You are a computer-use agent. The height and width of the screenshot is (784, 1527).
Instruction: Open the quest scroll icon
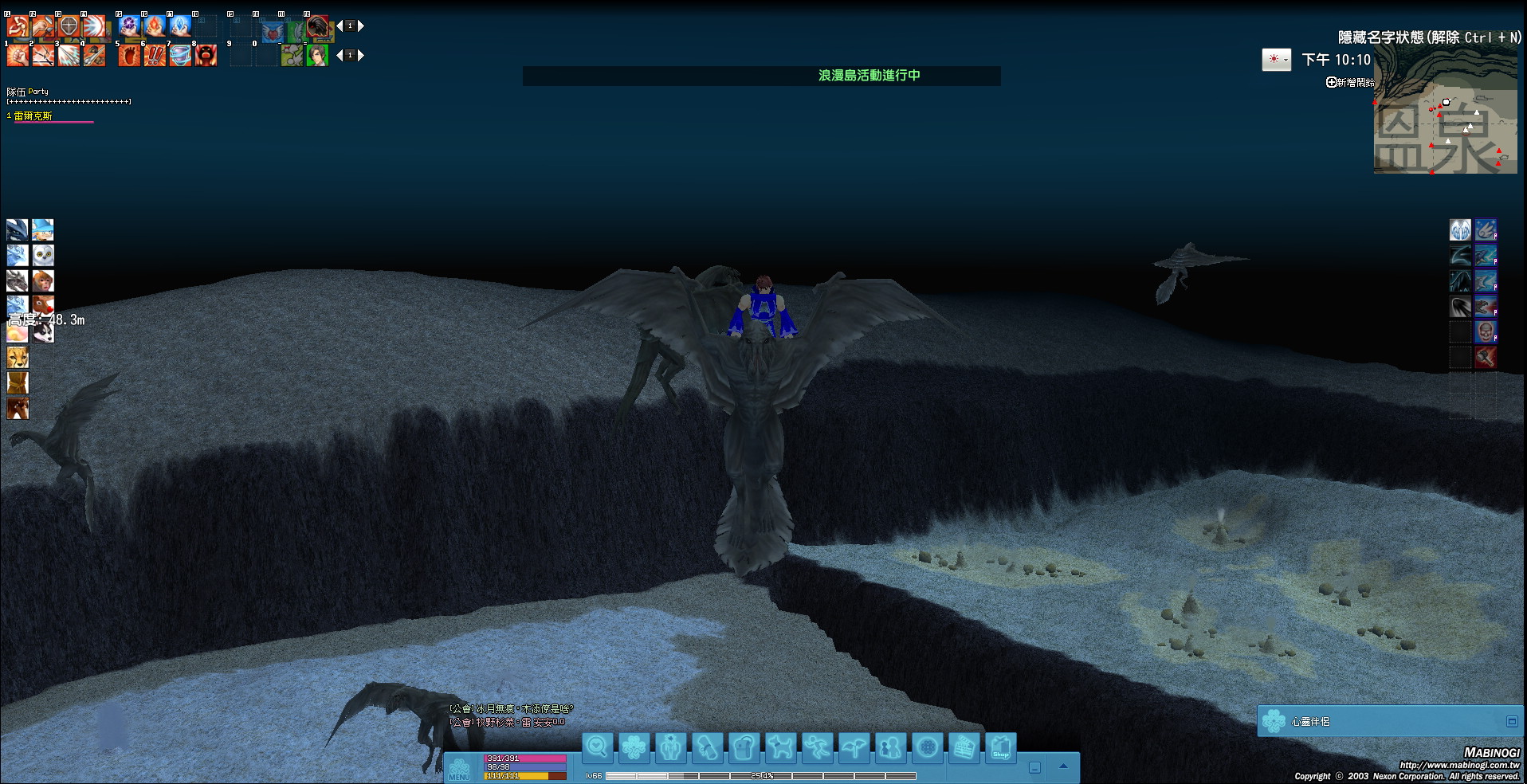[x=707, y=748]
